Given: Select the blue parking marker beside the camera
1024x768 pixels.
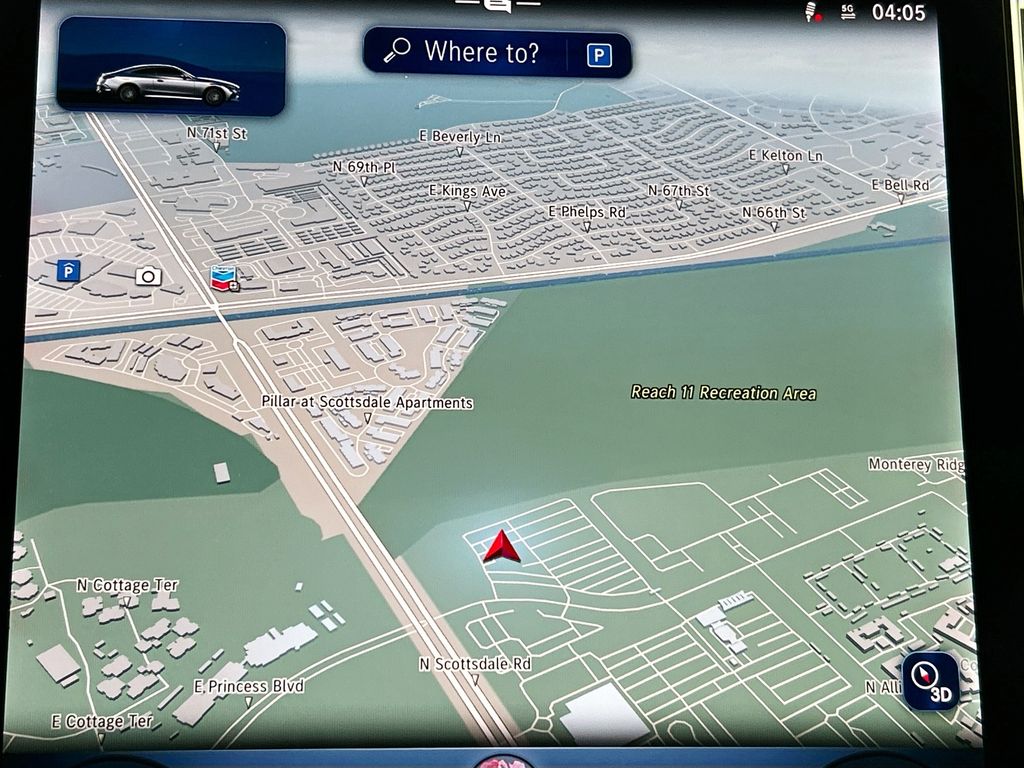Looking at the screenshot, I should (x=68, y=270).
